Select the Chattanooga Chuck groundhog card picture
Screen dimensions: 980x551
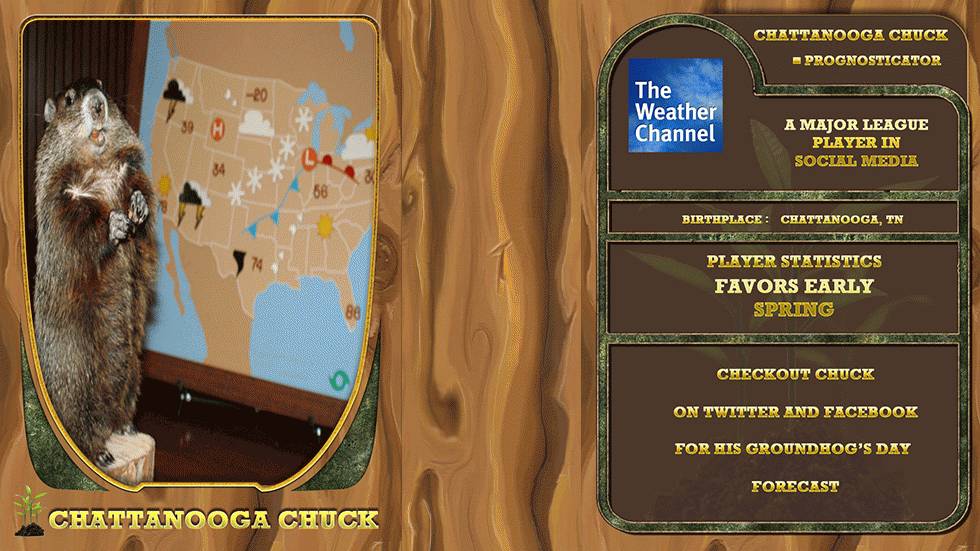tap(200, 250)
